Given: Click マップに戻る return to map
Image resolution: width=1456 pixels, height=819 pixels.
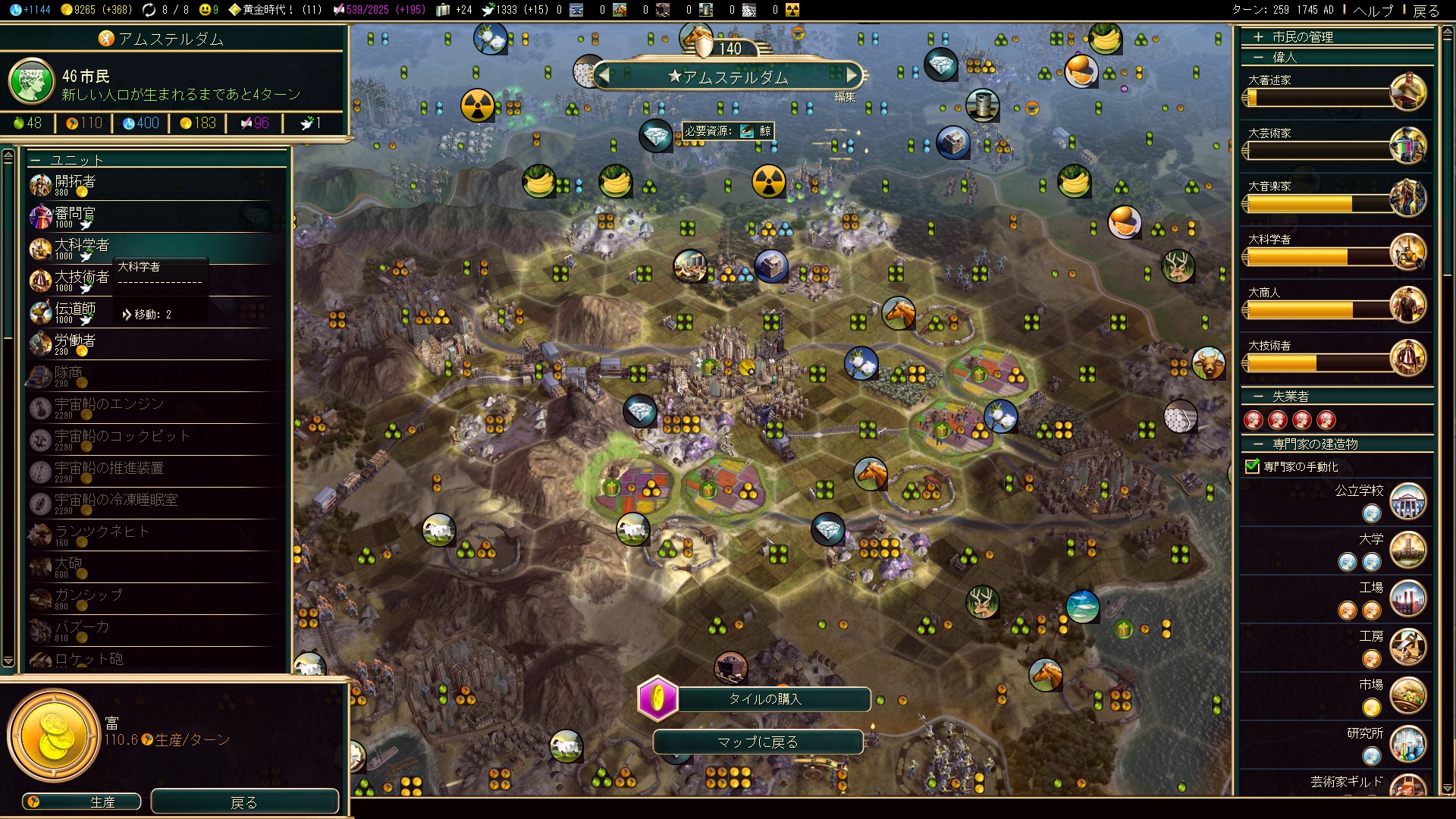Looking at the screenshot, I should pyautogui.click(x=758, y=742).
